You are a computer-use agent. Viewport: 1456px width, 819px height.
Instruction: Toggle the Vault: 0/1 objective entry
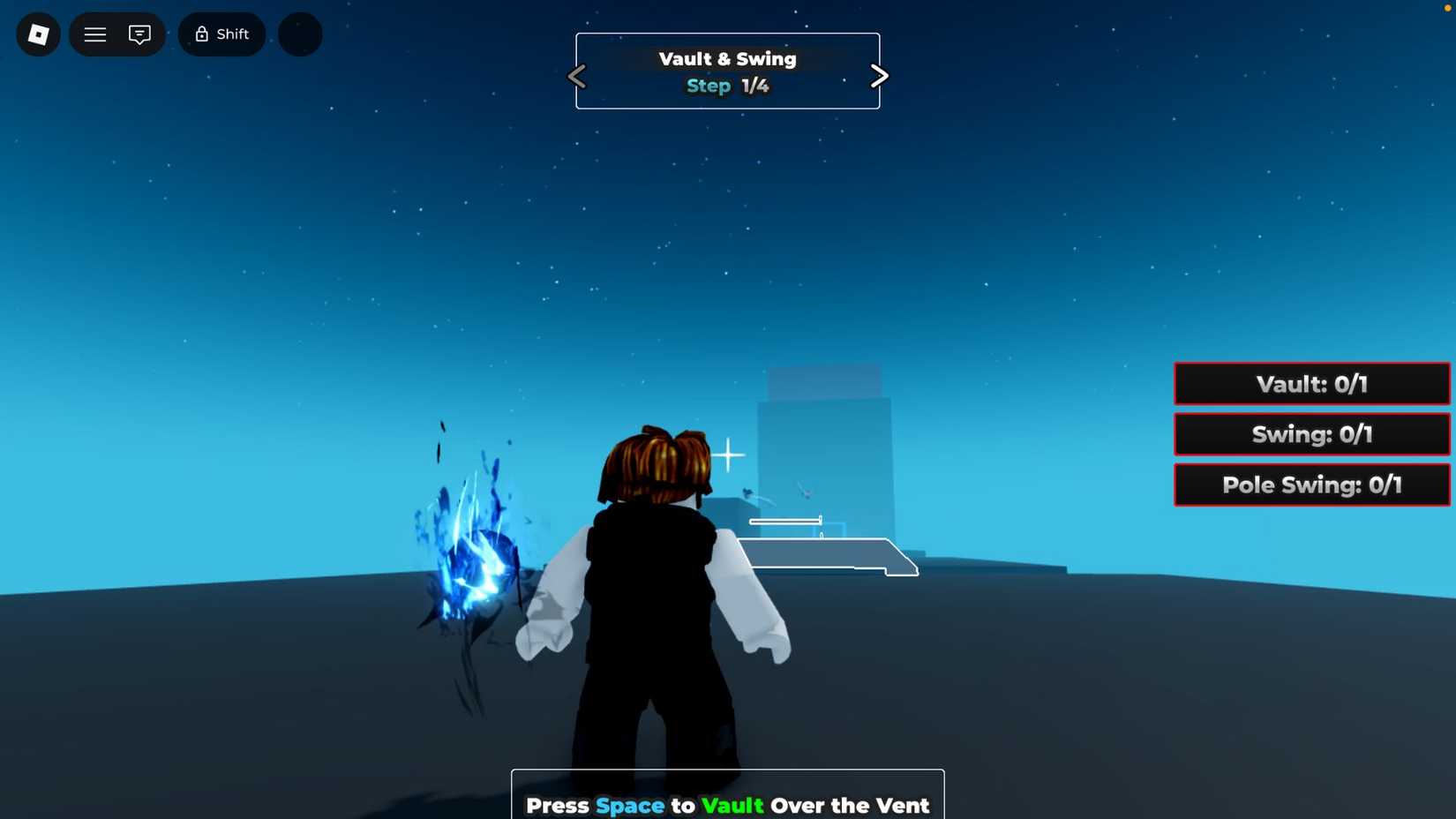(1311, 384)
